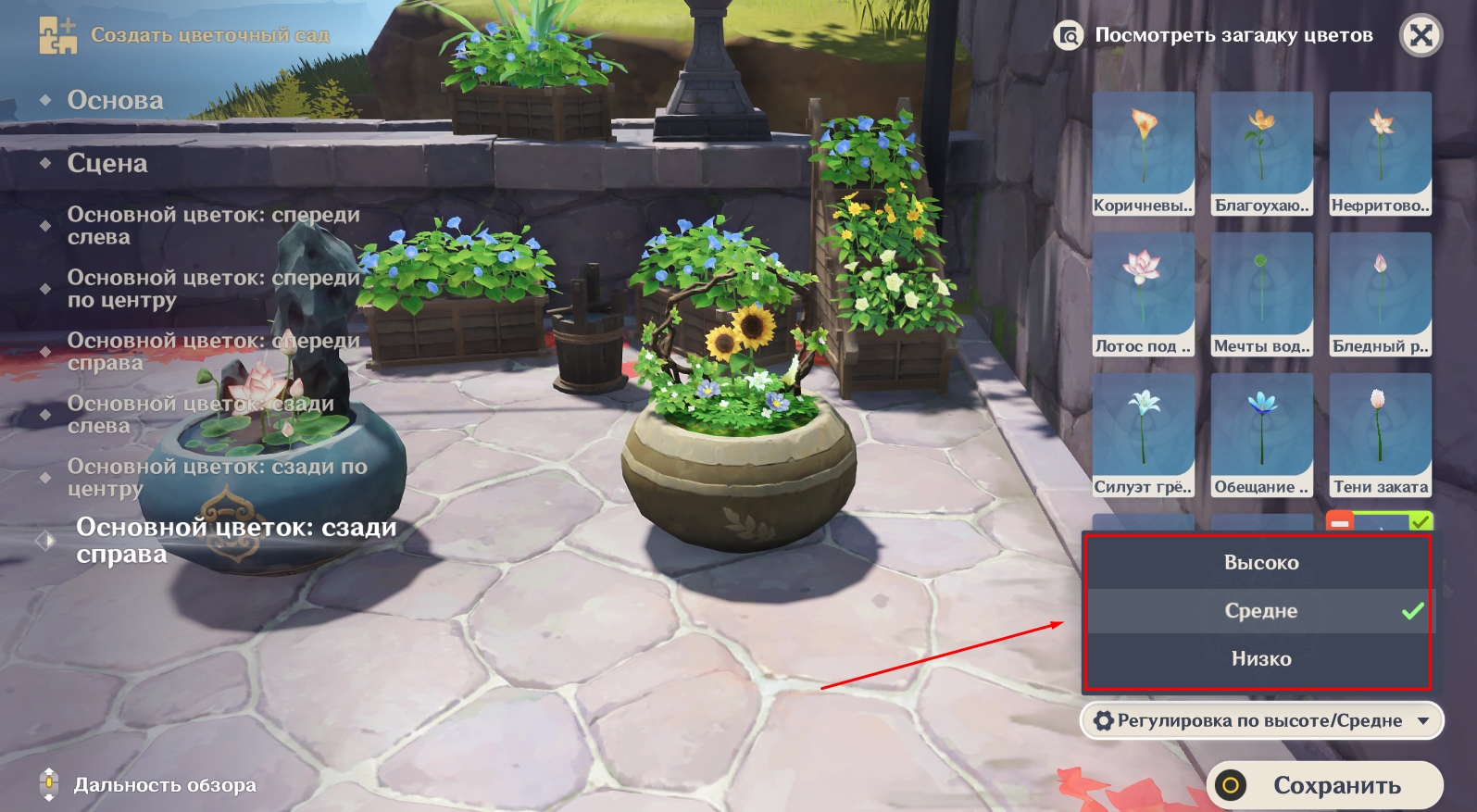The width and height of the screenshot is (1477, 812).
Task: Close the flower garden editor
Action: pos(1421,36)
